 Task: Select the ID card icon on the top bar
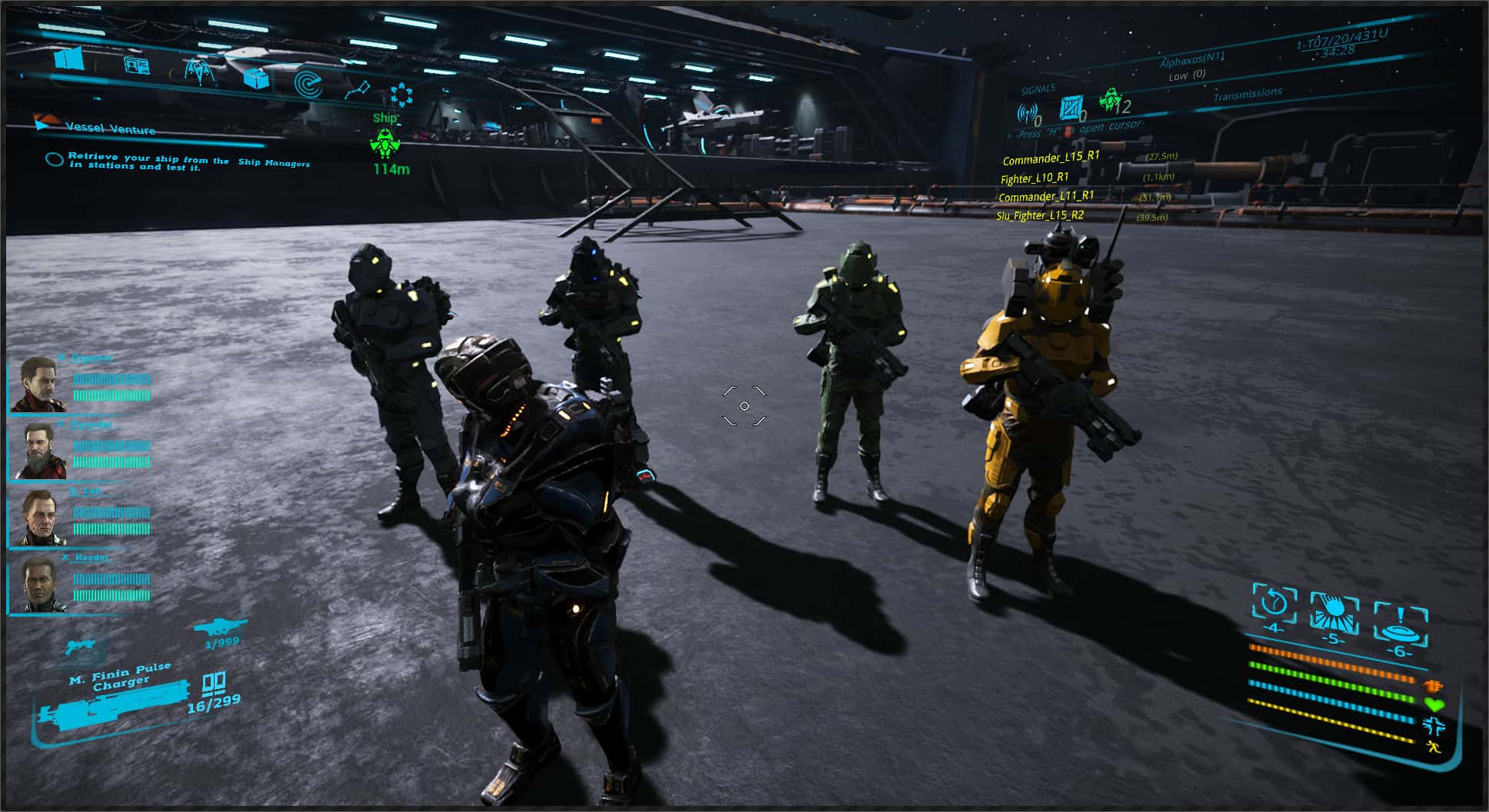click(x=136, y=67)
